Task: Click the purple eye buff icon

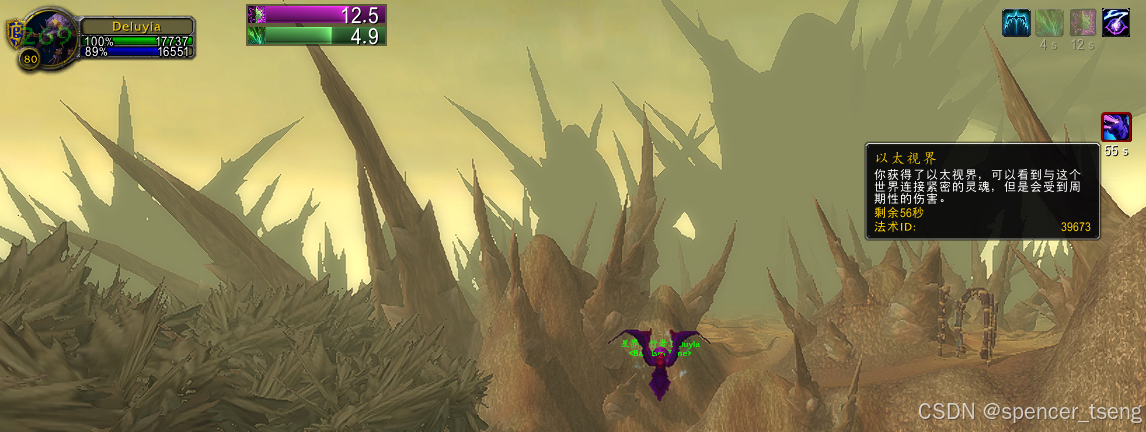Action: [1116, 22]
